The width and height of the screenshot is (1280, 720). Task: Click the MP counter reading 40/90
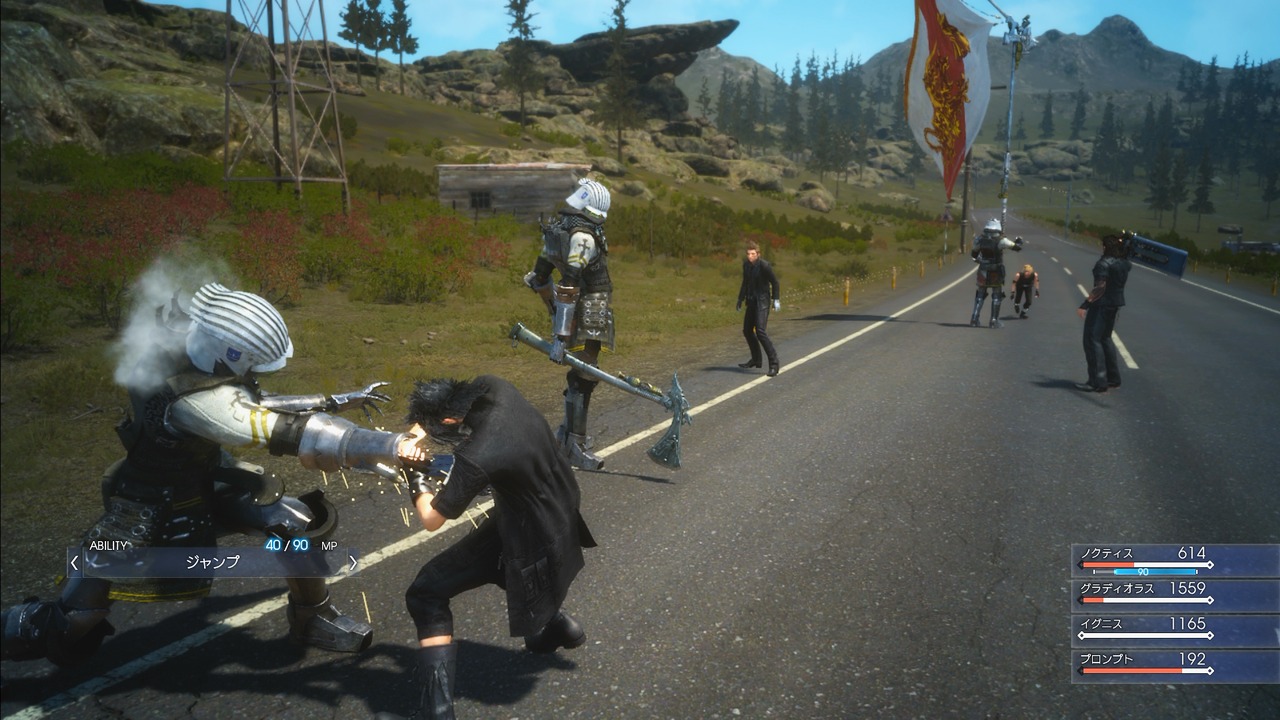click(x=285, y=545)
